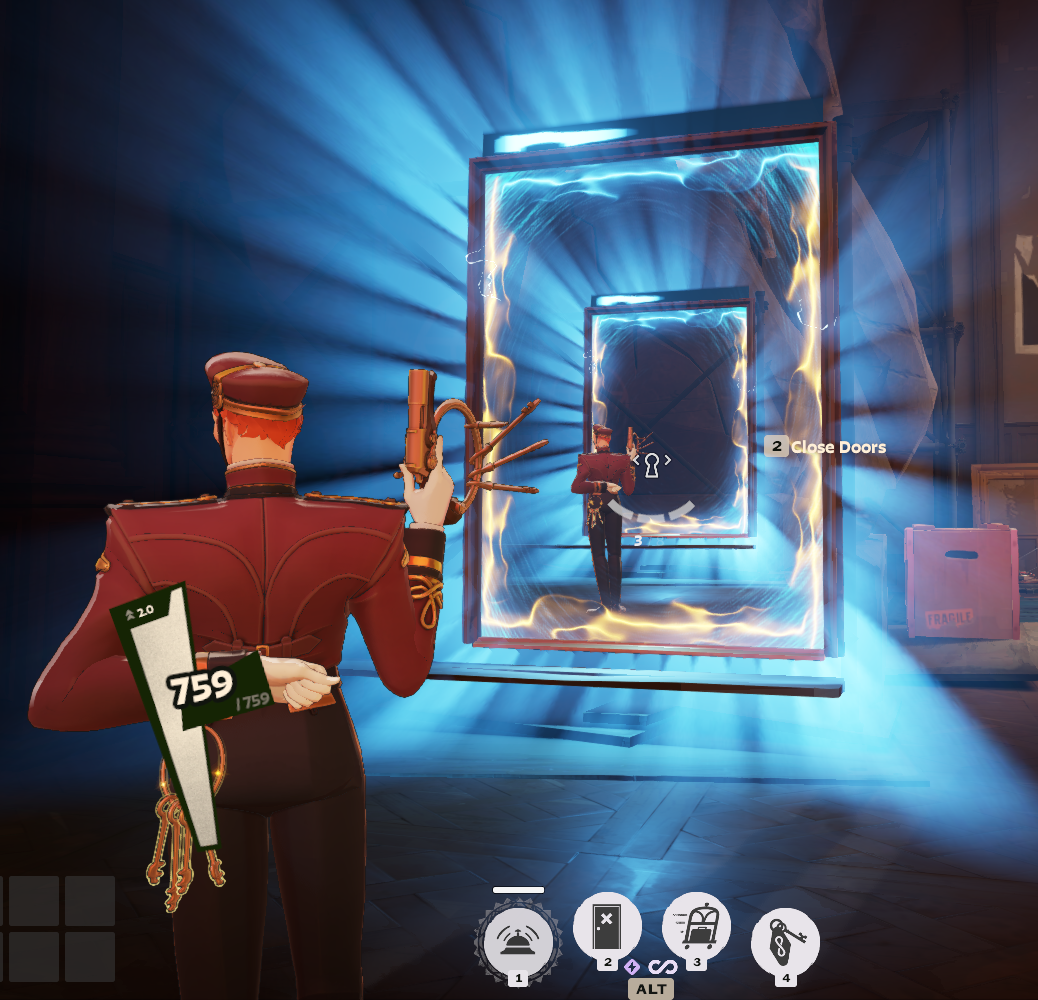Use the close-door ability icon
This screenshot has height=1000, width=1038.
tap(607, 926)
